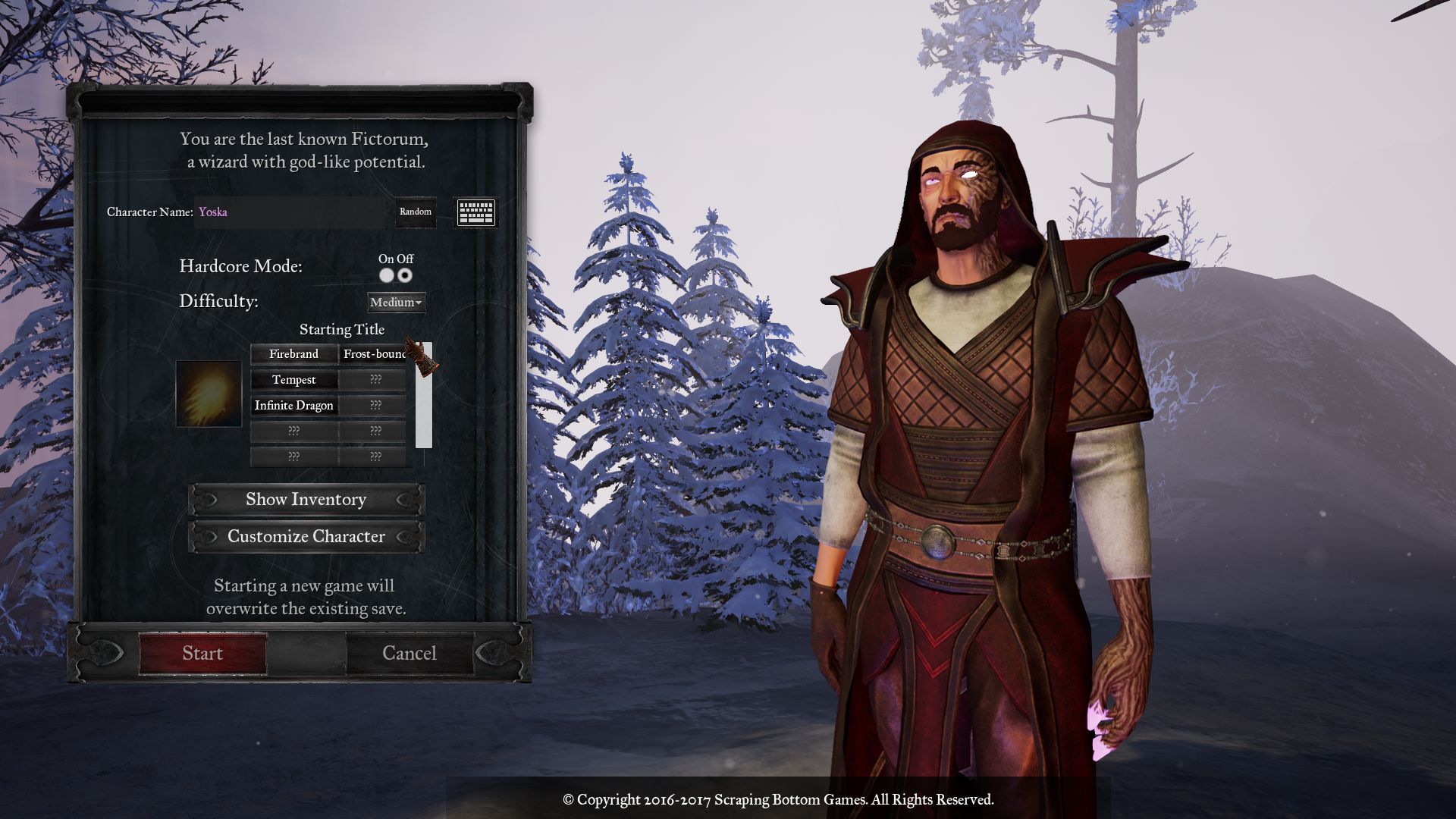Select the Frost-bound starting title
The width and height of the screenshot is (1456, 819).
(x=373, y=354)
